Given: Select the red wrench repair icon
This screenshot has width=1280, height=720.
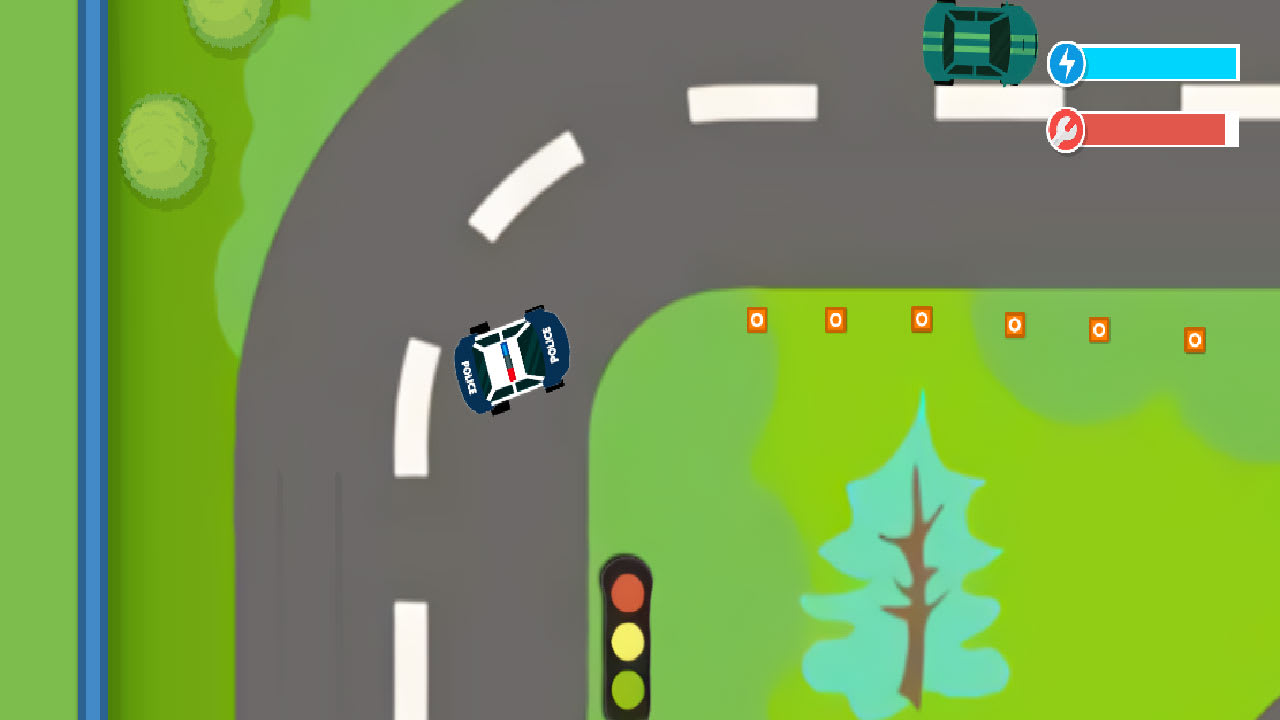Looking at the screenshot, I should tap(1066, 129).
